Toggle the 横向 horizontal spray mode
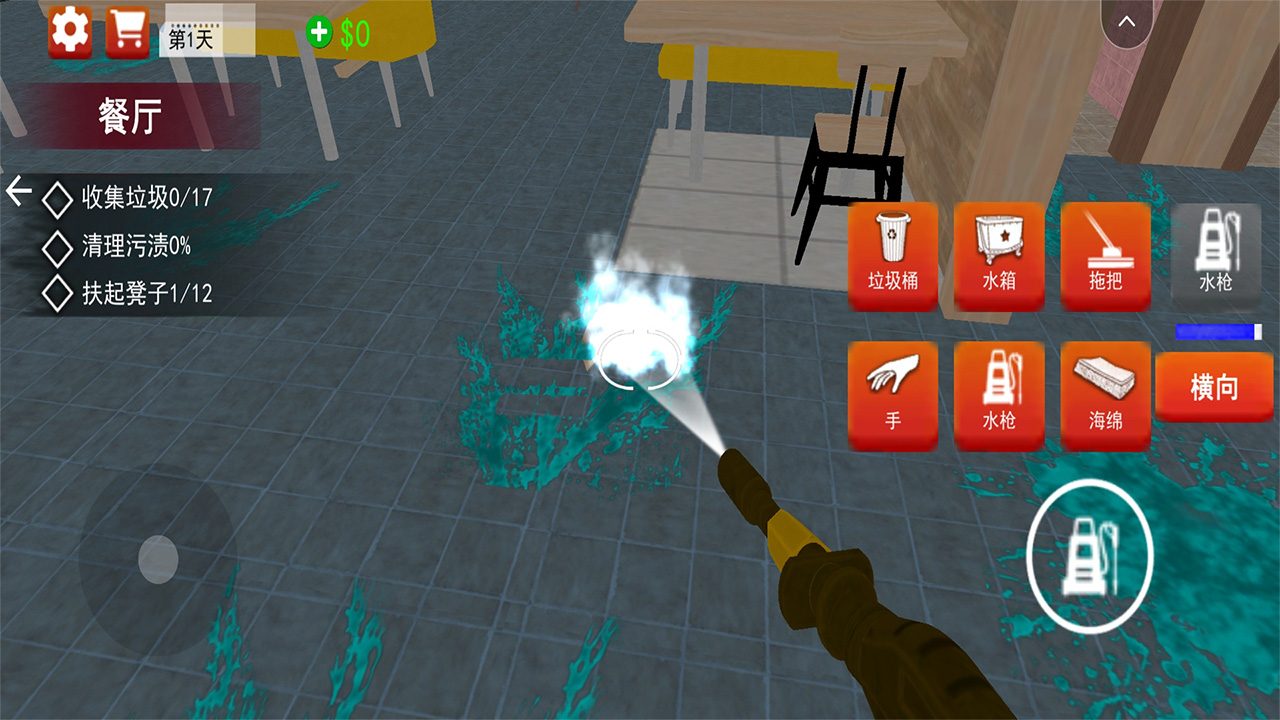 [x=1215, y=387]
